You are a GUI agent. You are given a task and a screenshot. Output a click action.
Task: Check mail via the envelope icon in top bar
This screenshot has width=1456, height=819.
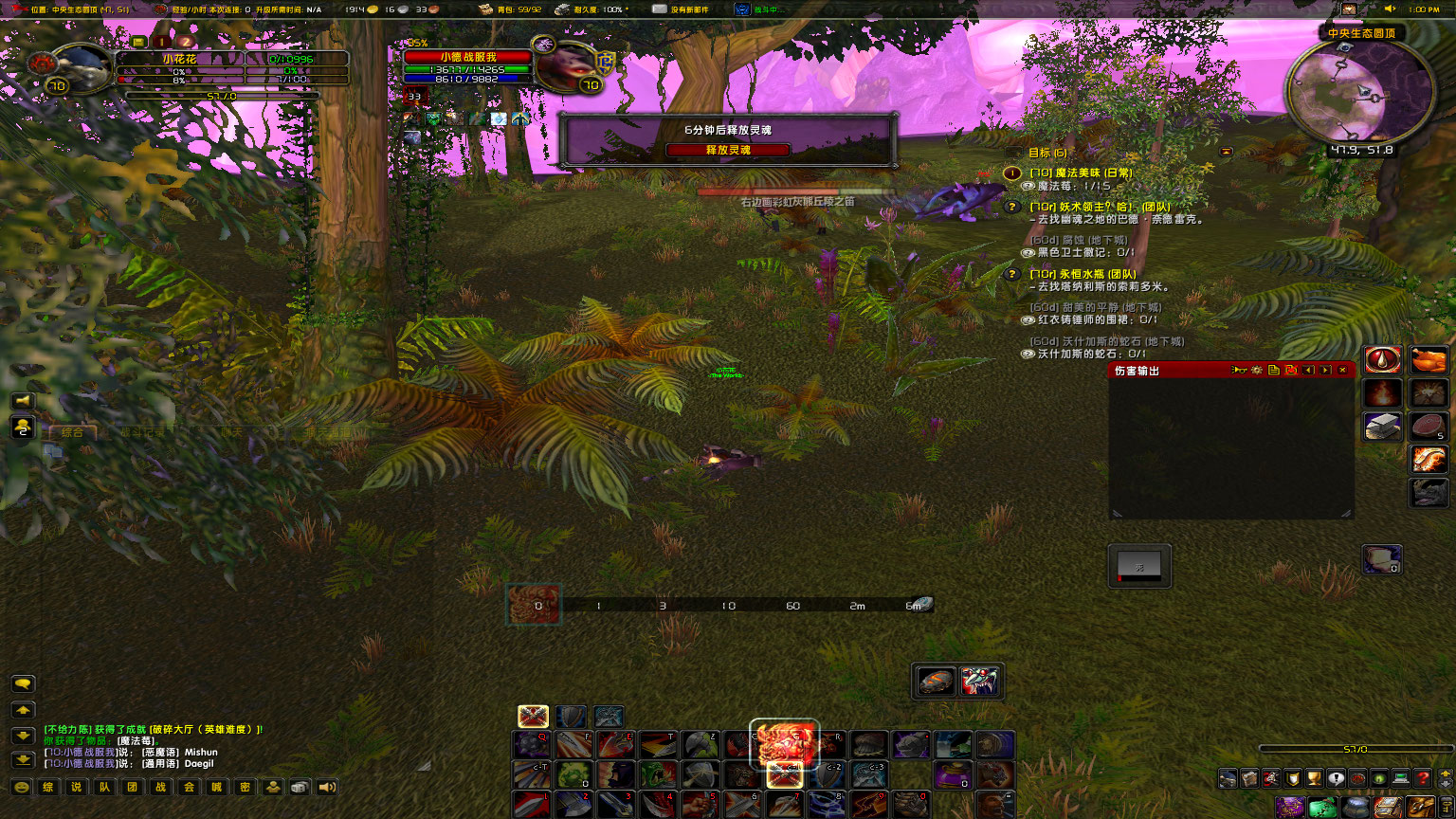click(660, 9)
